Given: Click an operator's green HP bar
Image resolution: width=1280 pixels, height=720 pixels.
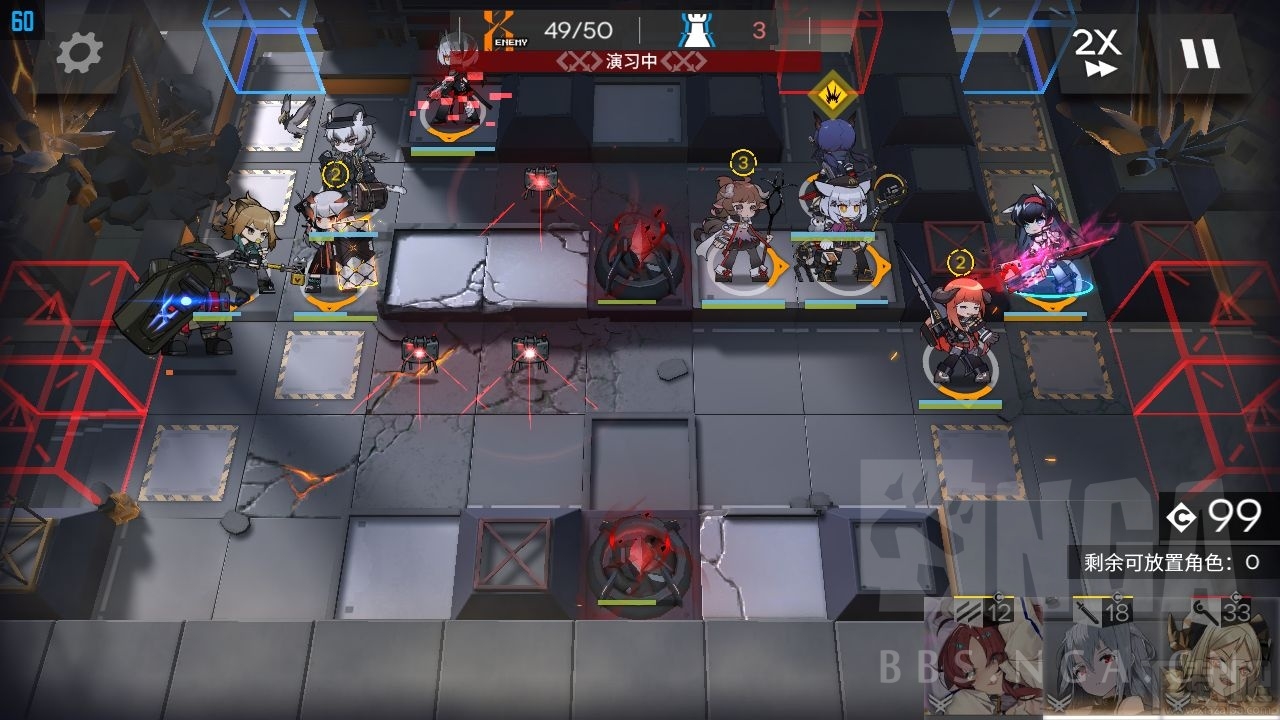Looking at the screenshot, I should click(742, 307).
